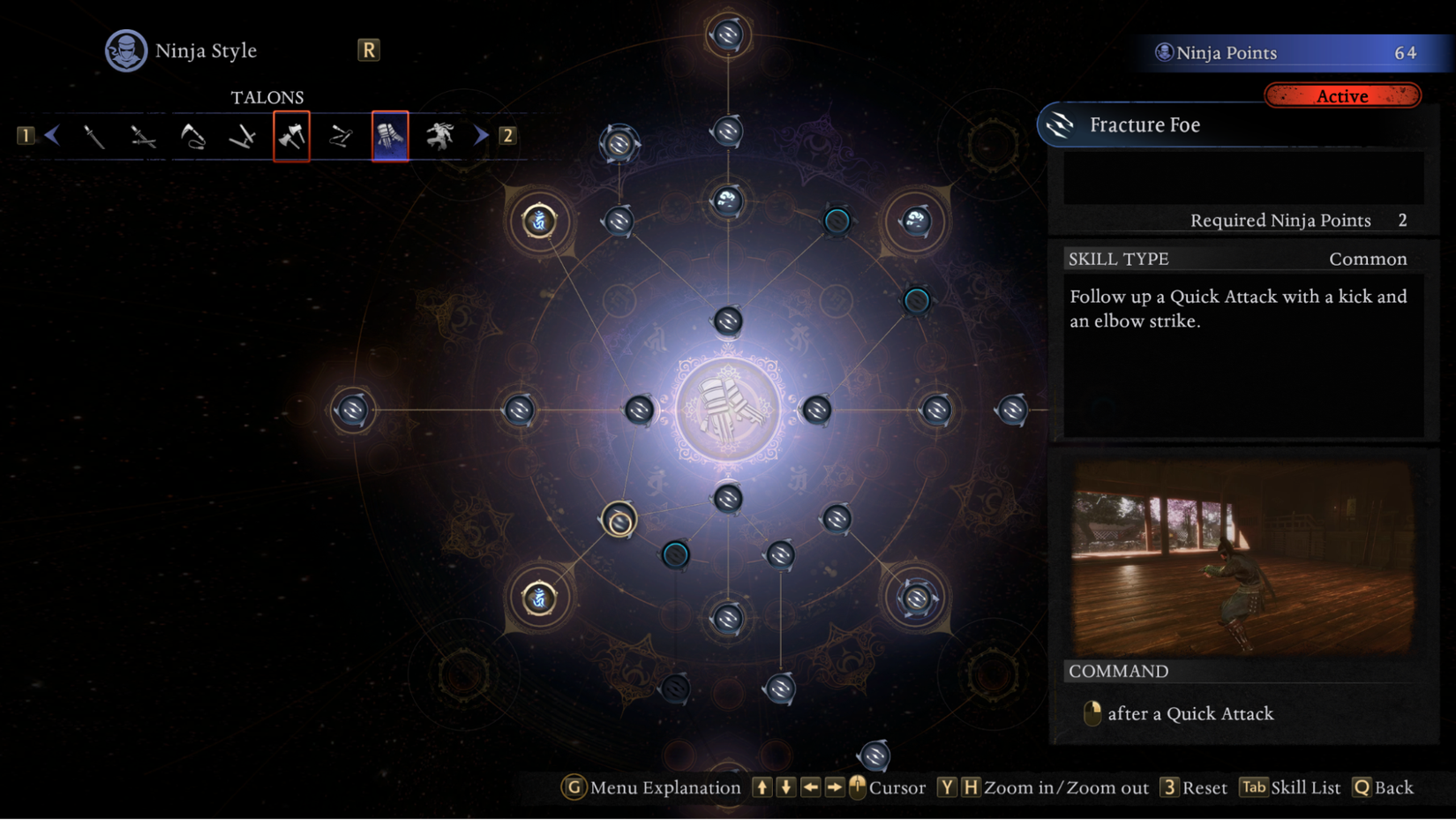The width and height of the screenshot is (1456, 820).
Task: Select the single ninja sword weapon tab
Action: point(94,136)
